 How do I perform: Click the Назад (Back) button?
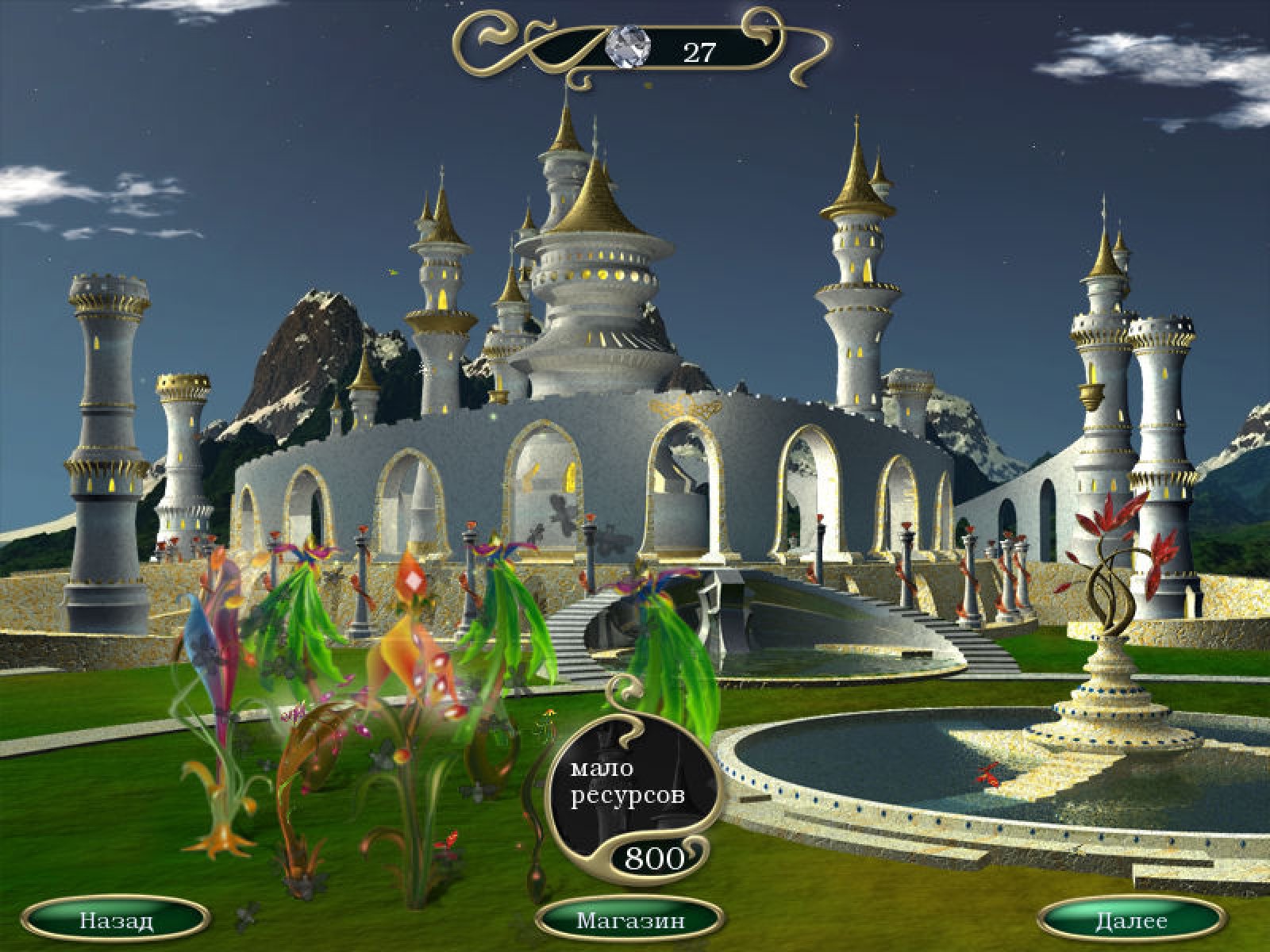point(116,921)
